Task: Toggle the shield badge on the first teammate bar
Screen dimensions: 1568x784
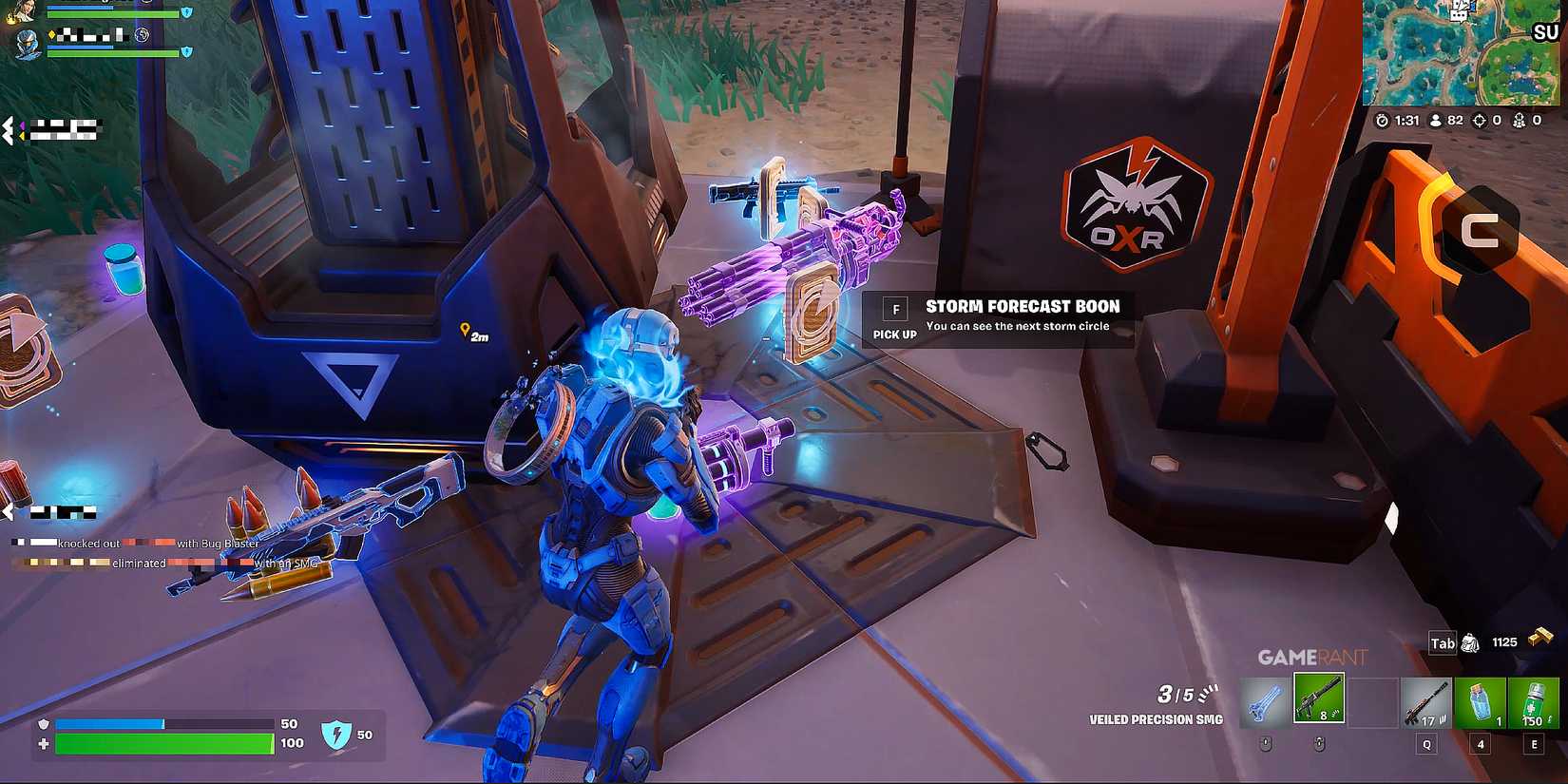Action: tap(186, 13)
